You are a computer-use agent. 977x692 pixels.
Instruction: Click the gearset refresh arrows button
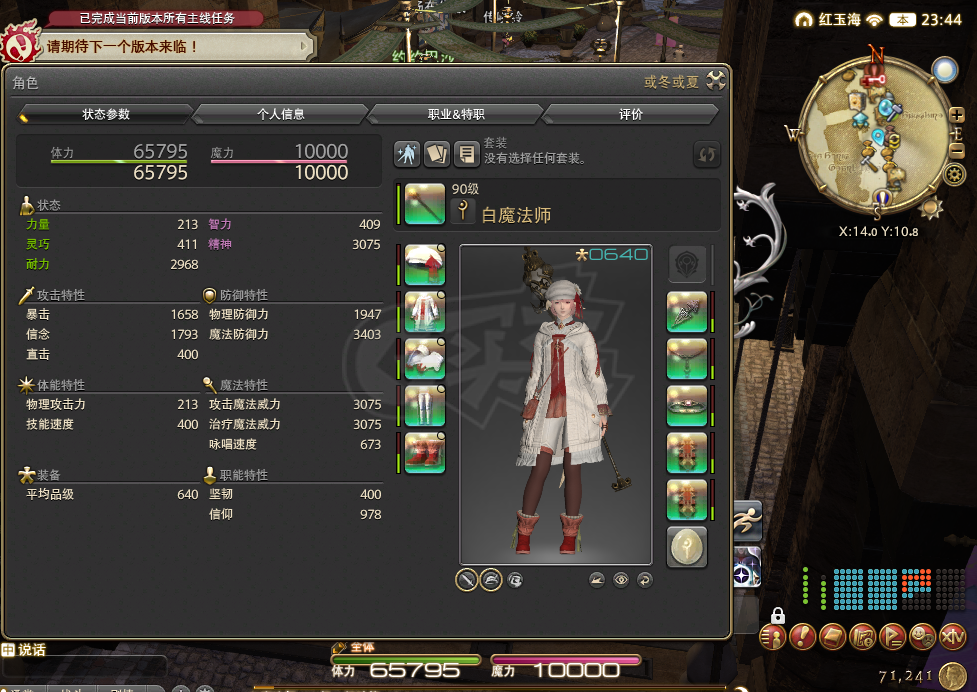pyautogui.click(x=707, y=154)
